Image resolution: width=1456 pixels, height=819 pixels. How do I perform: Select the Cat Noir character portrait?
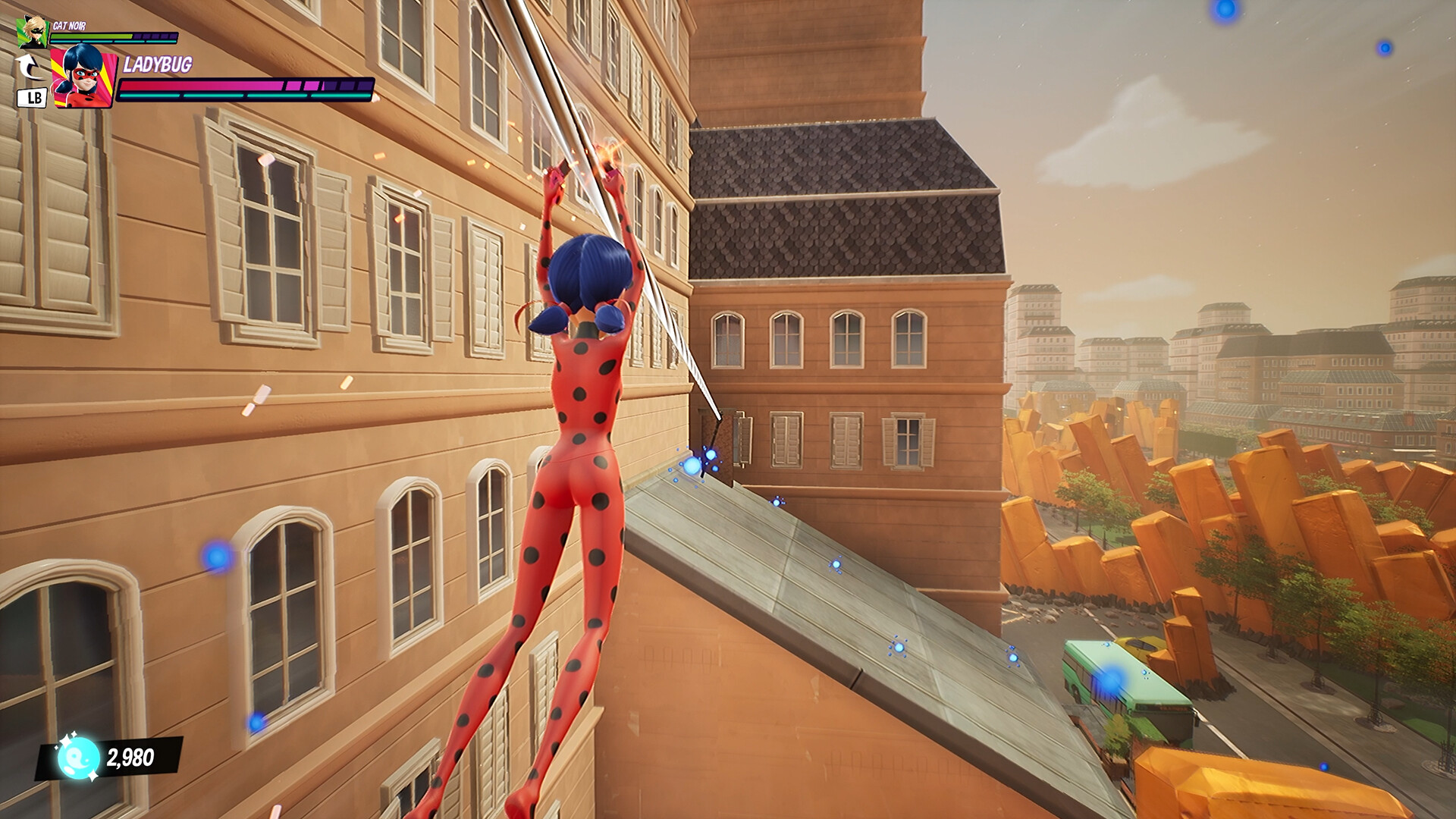click(x=32, y=32)
